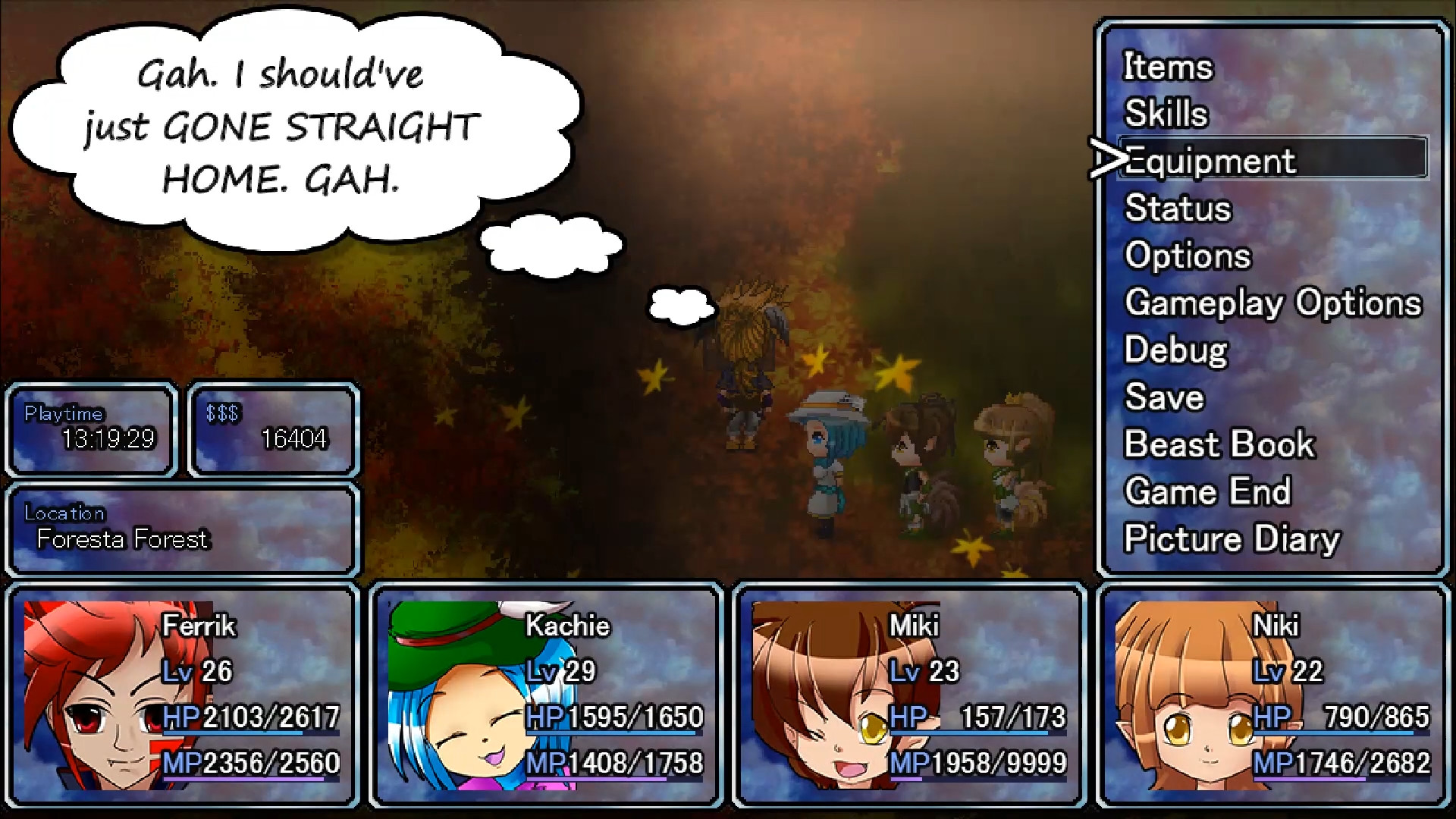
Task: Open the Options menu
Action: (1187, 256)
